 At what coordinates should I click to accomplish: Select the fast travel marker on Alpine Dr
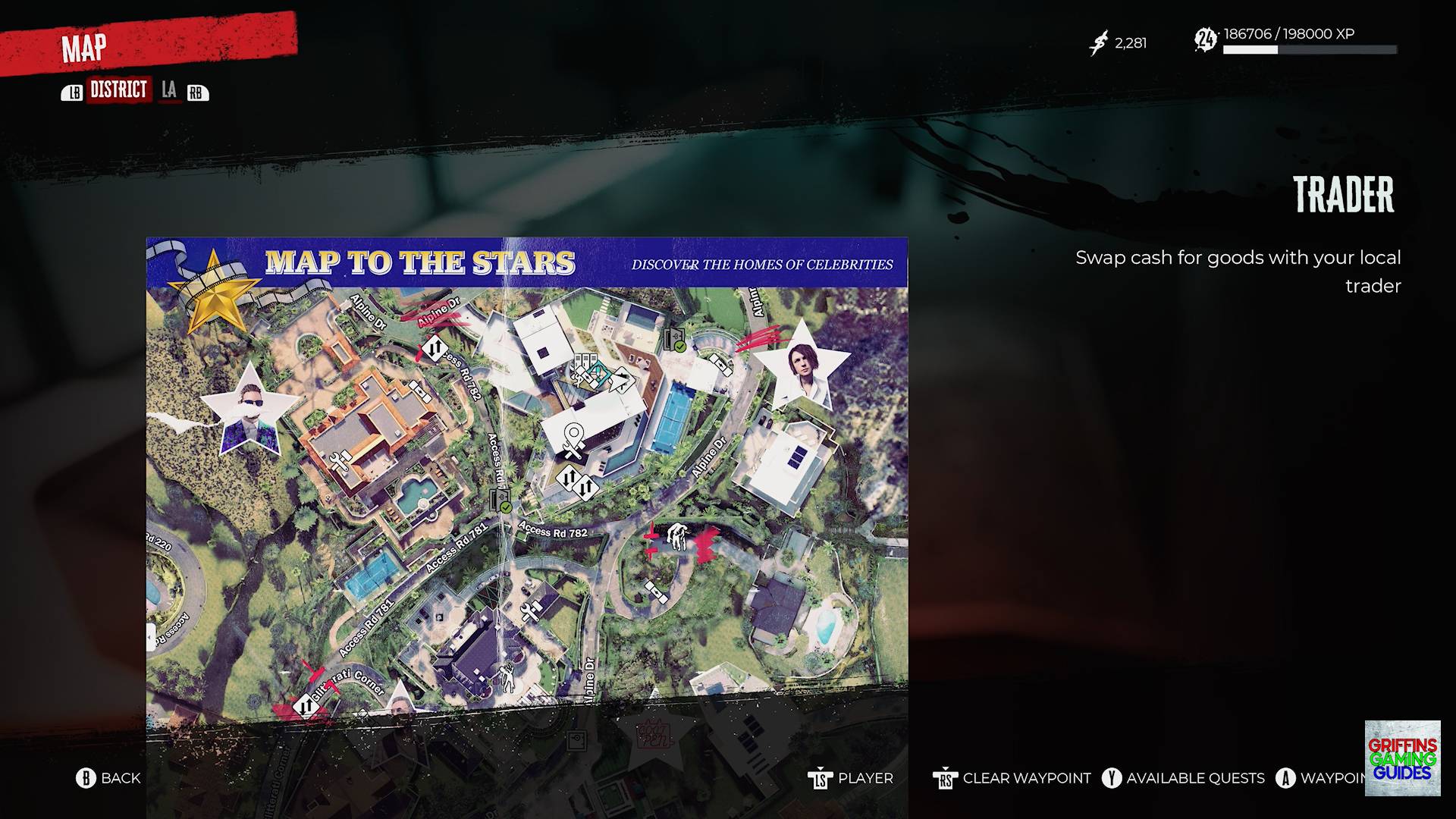pos(434,349)
